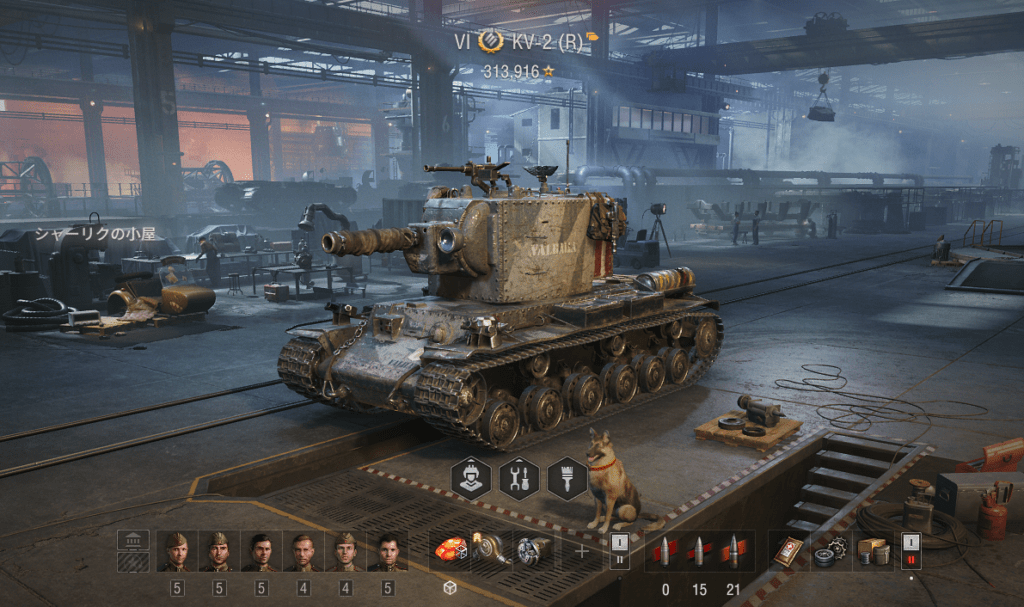Image resolution: width=1024 pixels, height=607 pixels.
Task: Click the KV-2 (R) vehicle name
Action: (x=546, y=42)
